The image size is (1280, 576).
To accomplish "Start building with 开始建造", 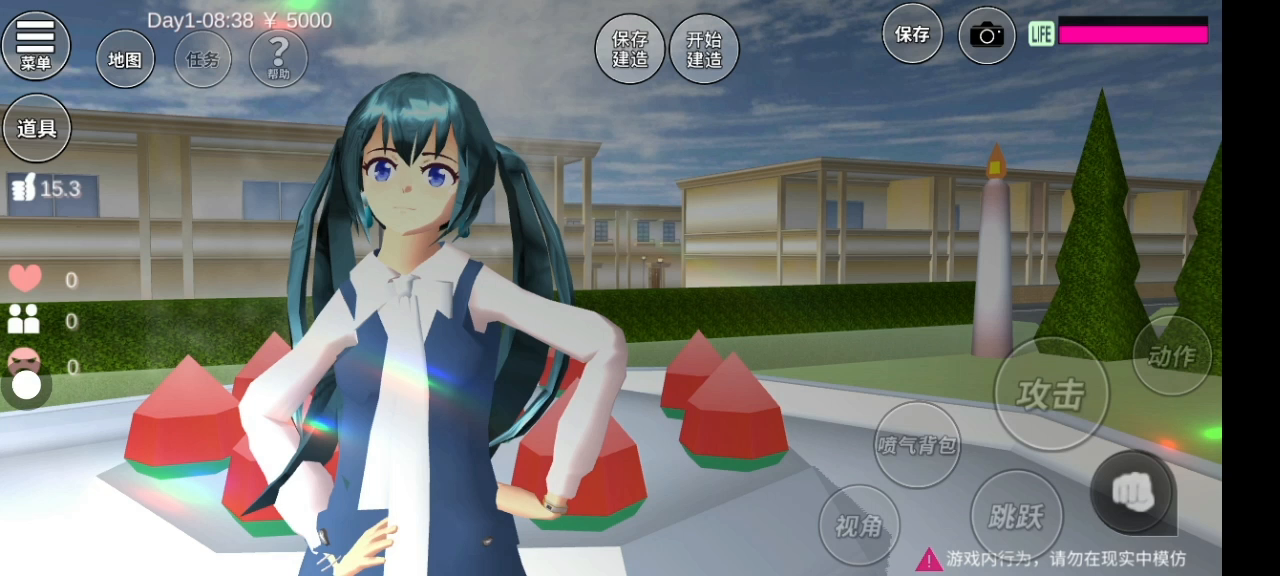I will pos(704,49).
